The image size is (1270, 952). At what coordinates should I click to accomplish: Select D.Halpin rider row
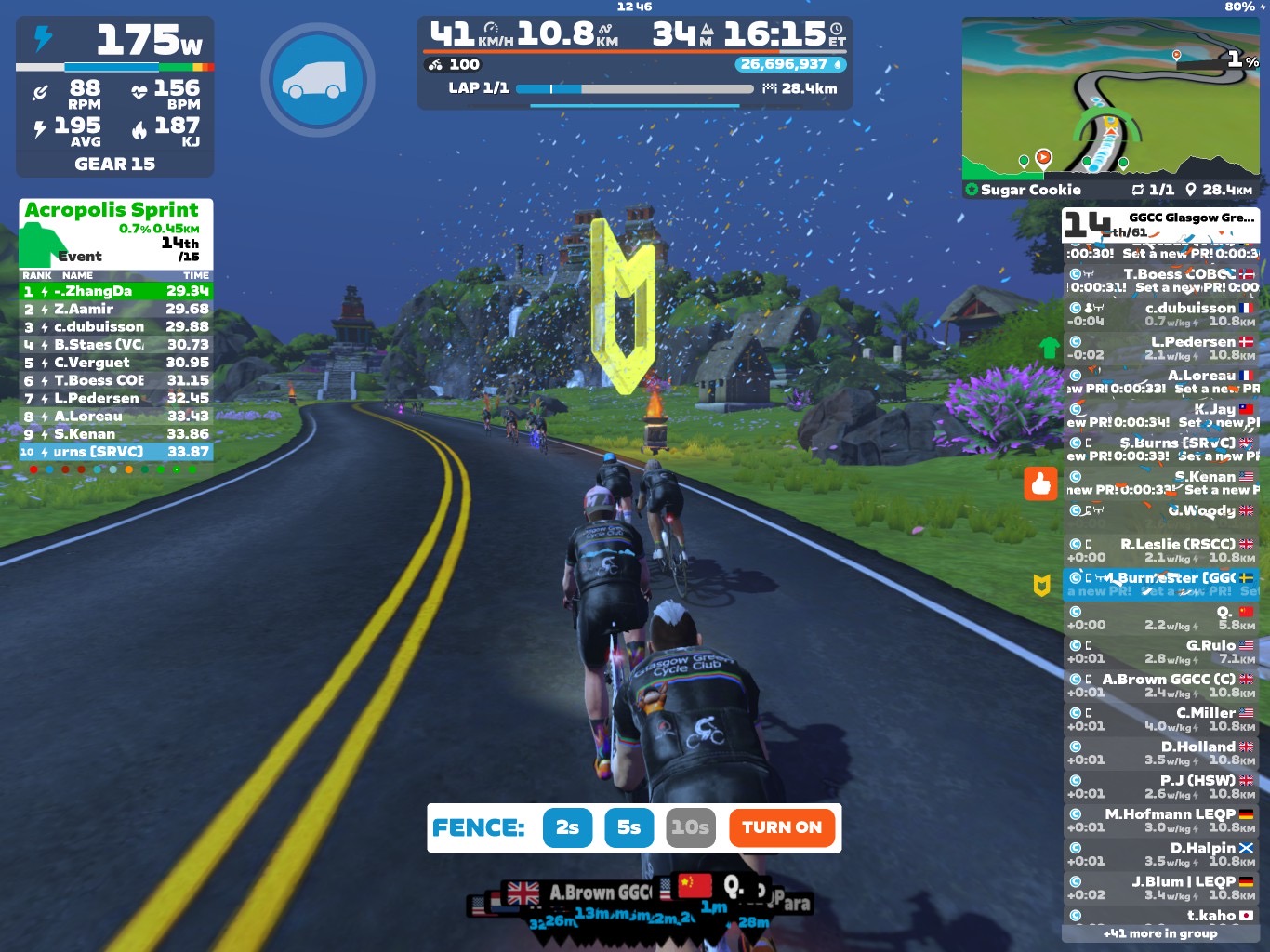tap(1160, 854)
